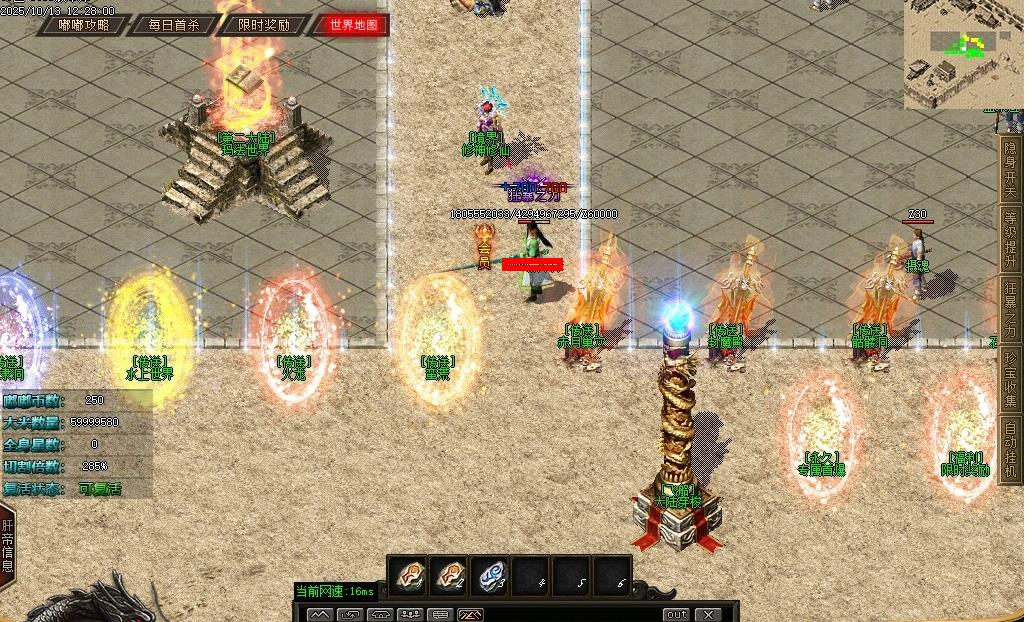Use the blue rune stone in hotbar slot 3
The height and width of the screenshot is (622, 1032).
pos(490,575)
